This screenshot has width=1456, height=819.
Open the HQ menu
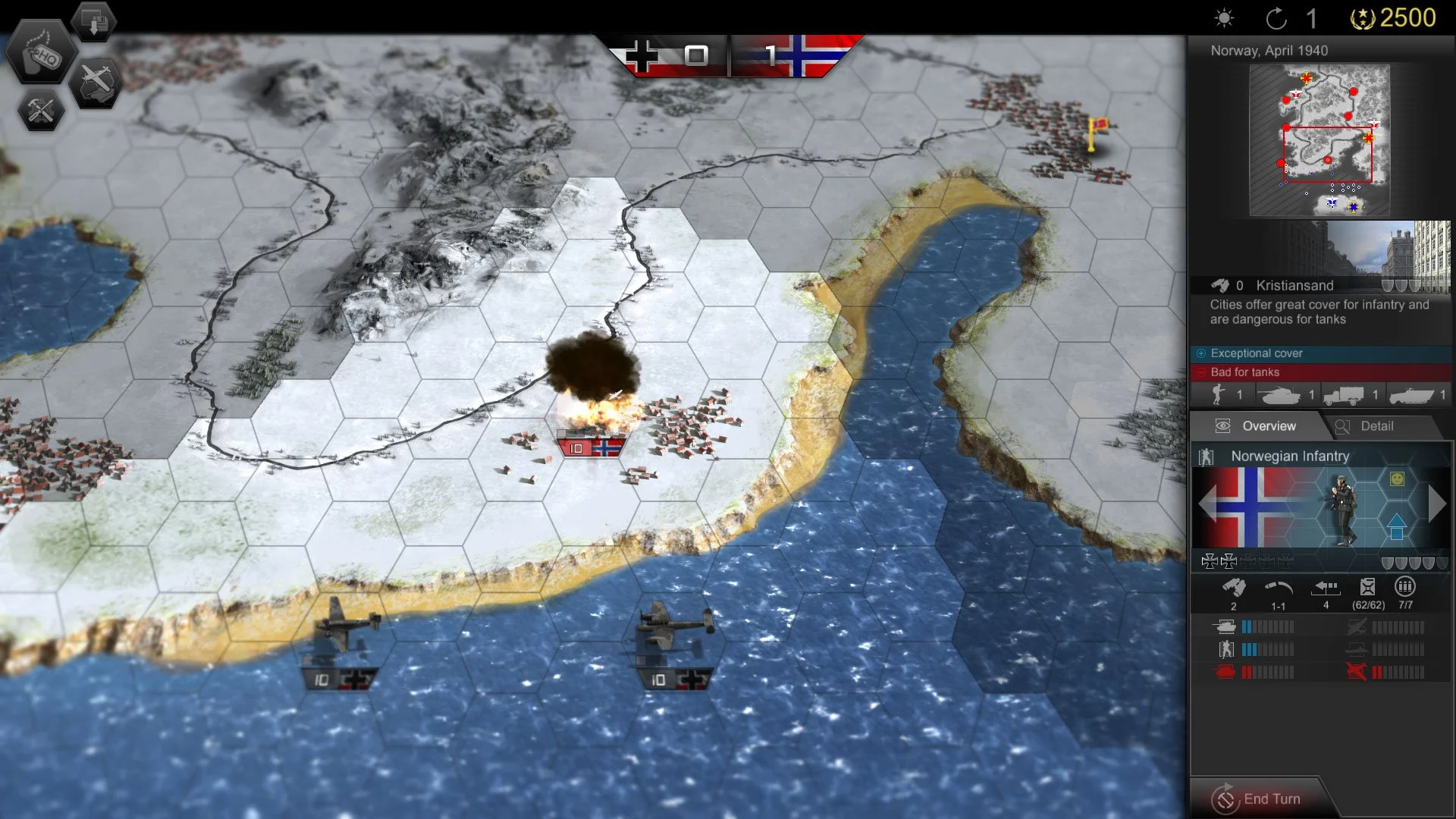point(42,53)
